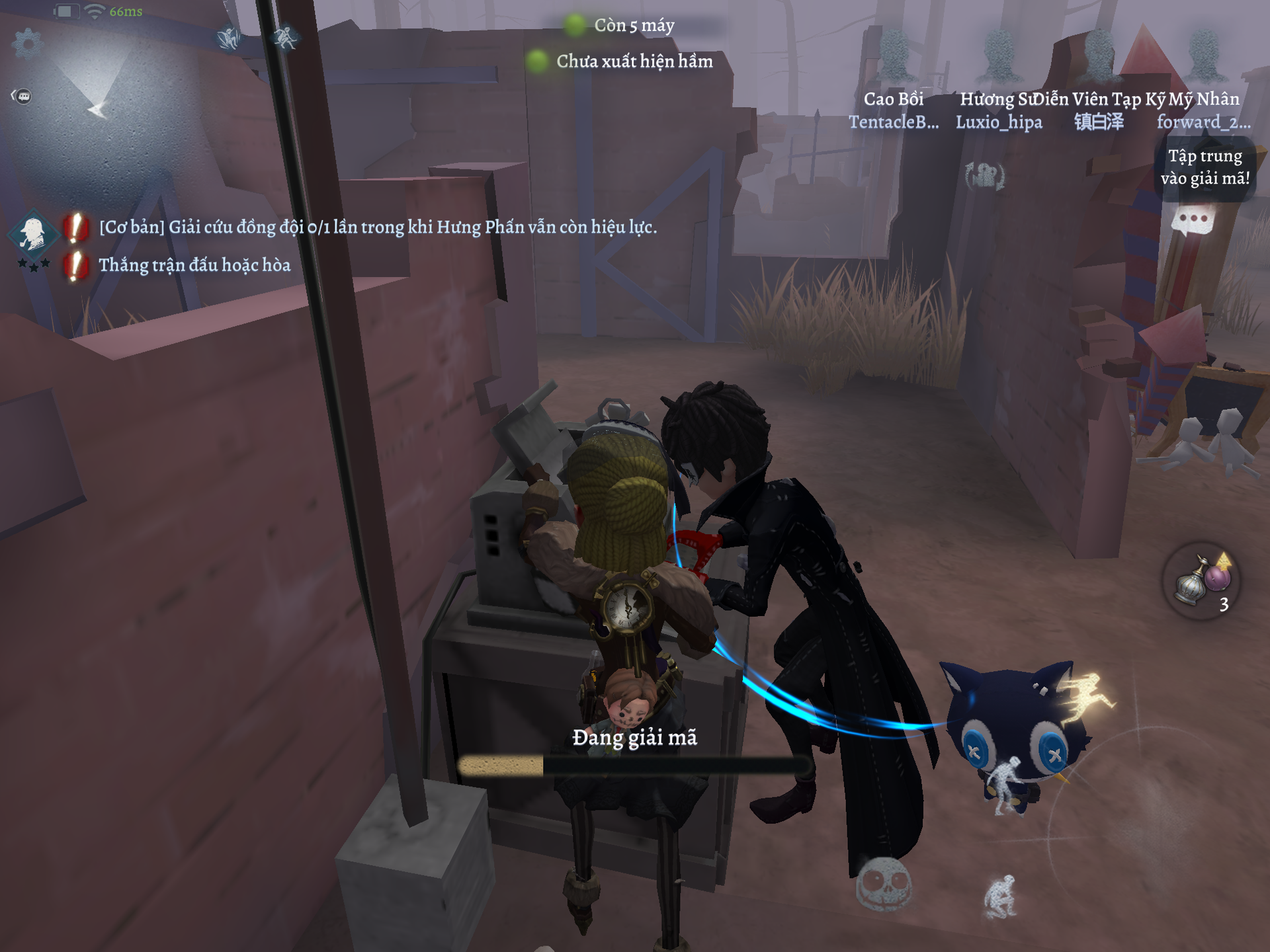Select Luxio_hipa's teammate portrait
Viewport: 1270px width, 952px height.
pos(999,57)
